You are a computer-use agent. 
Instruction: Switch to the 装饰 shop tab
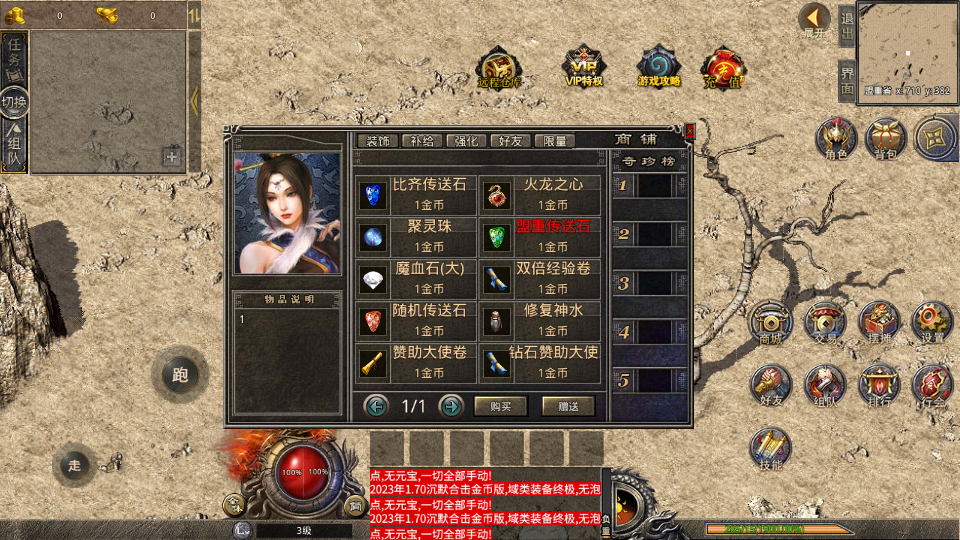[x=378, y=141]
